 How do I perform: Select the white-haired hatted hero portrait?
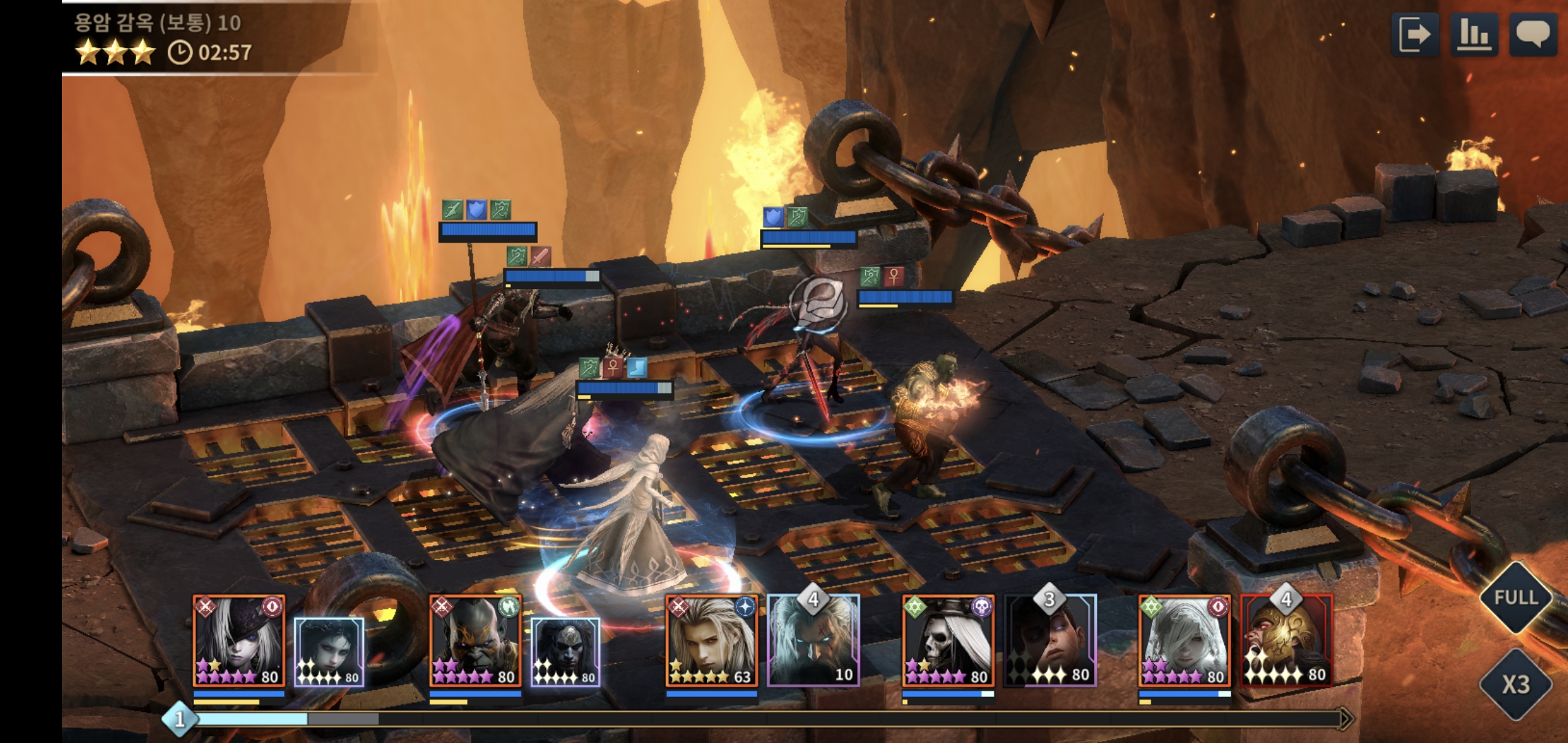(x=239, y=641)
